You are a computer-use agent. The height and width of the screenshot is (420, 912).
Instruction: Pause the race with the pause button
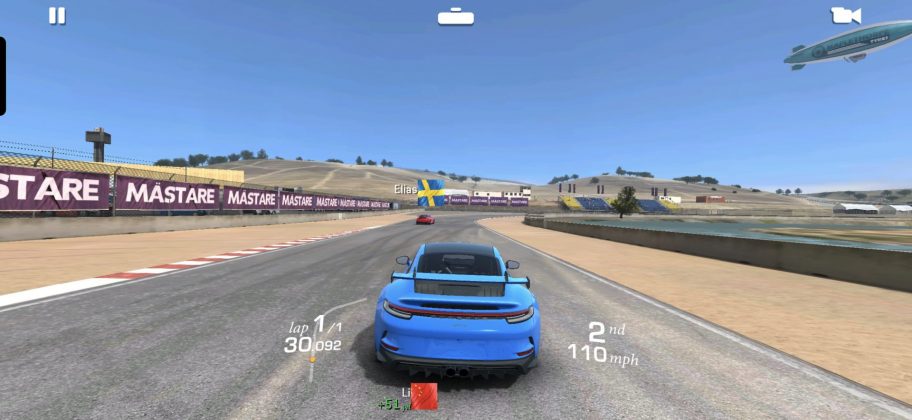[57, 16]
